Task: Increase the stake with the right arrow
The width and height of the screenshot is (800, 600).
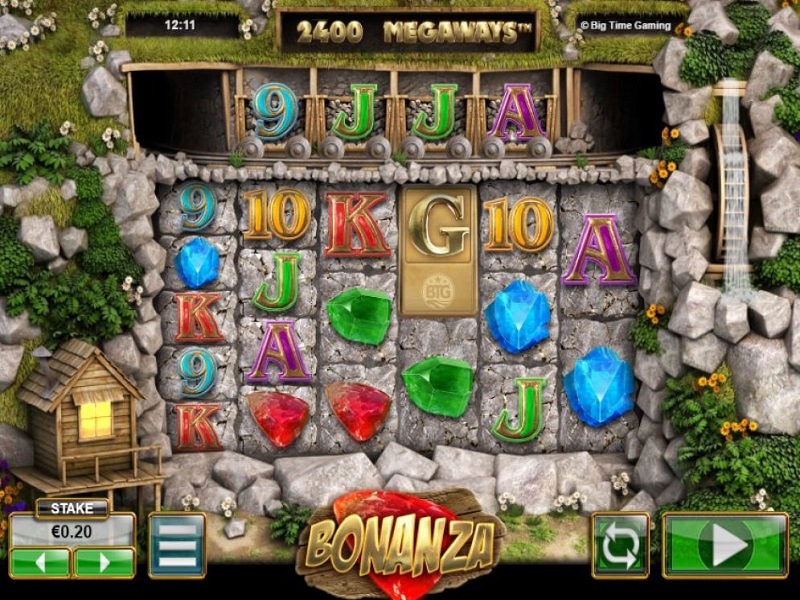Action: click(103, 562)
